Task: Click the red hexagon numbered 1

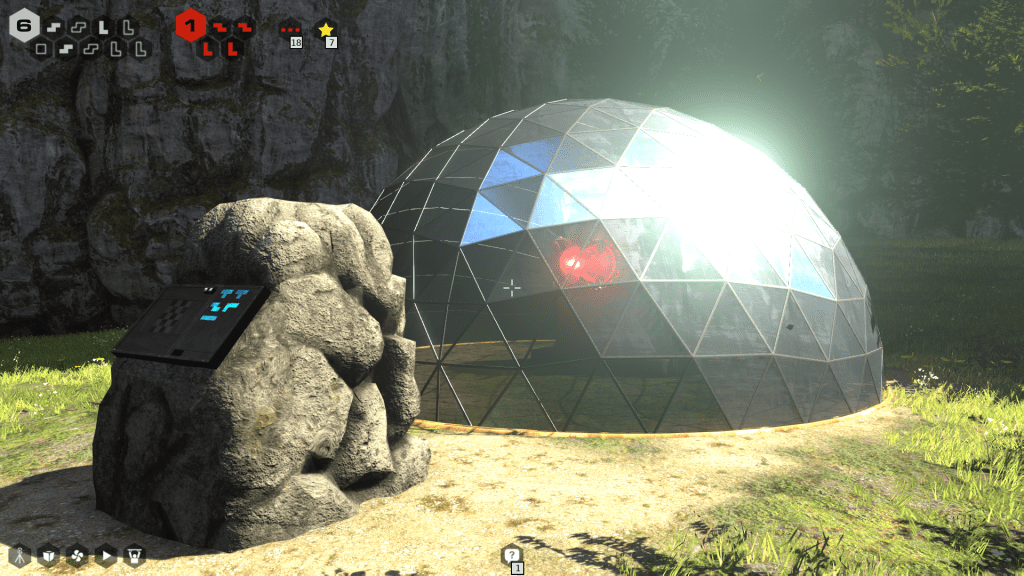Action: (190, 24)
